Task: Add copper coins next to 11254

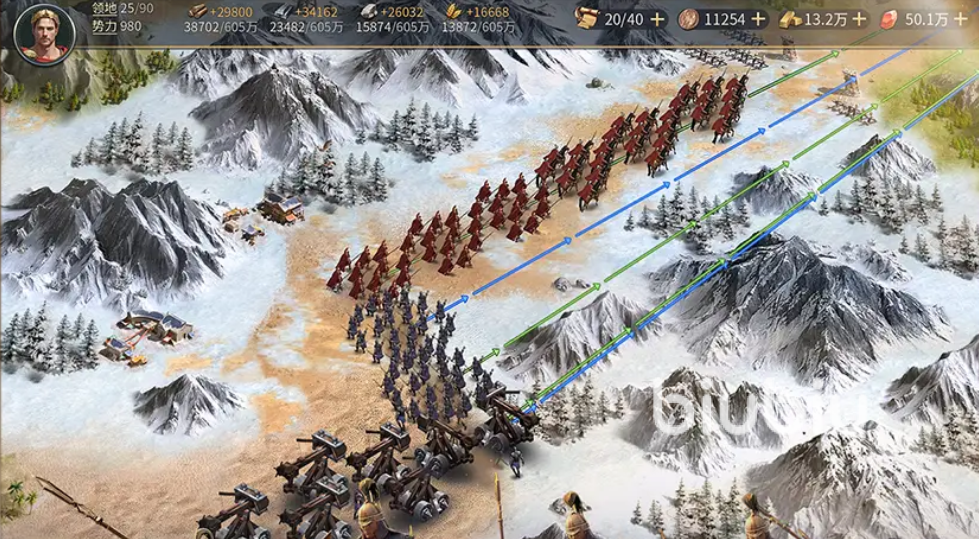Action: tap(758, 18)
